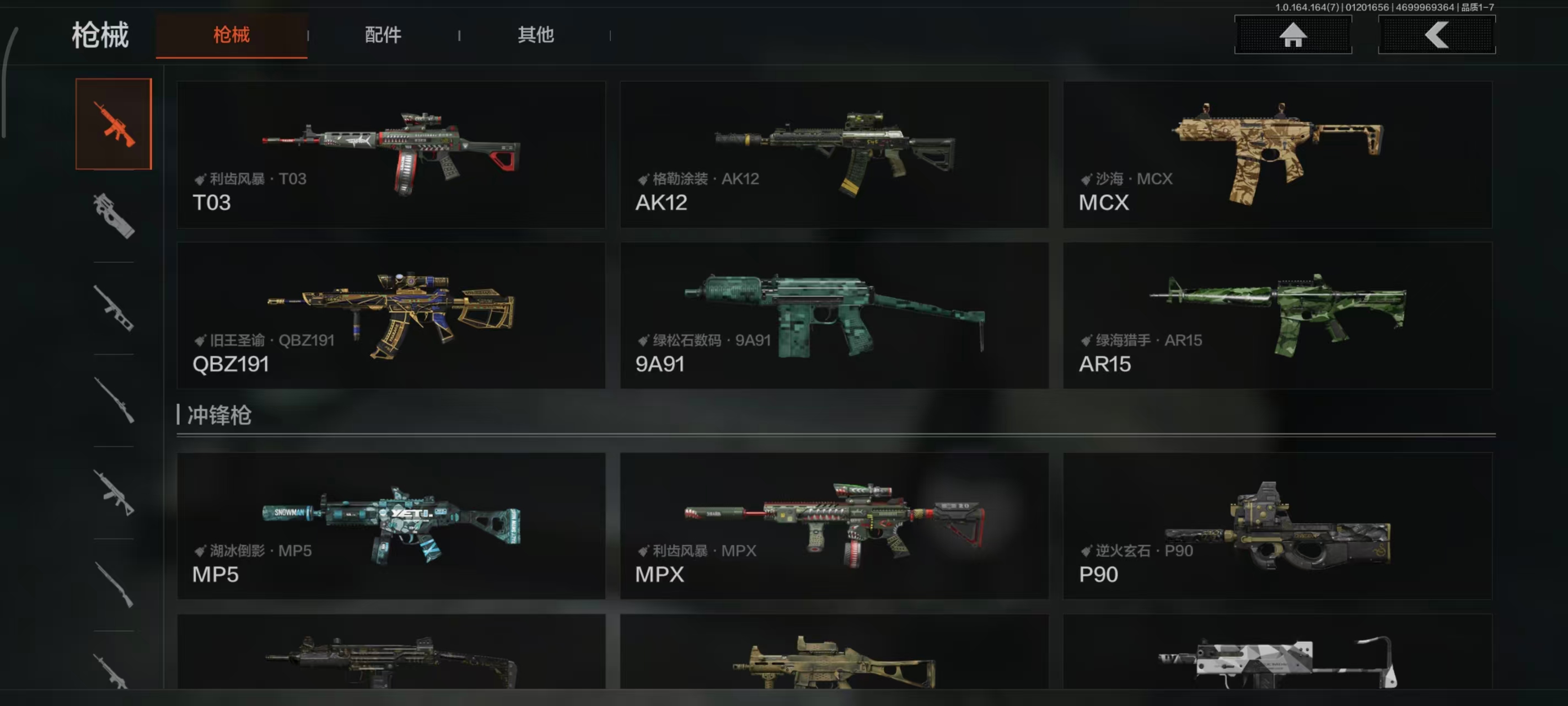Switch to the 枪械 tab
The height and width of the screenshot is (706, 1568).
coord(232,35)
